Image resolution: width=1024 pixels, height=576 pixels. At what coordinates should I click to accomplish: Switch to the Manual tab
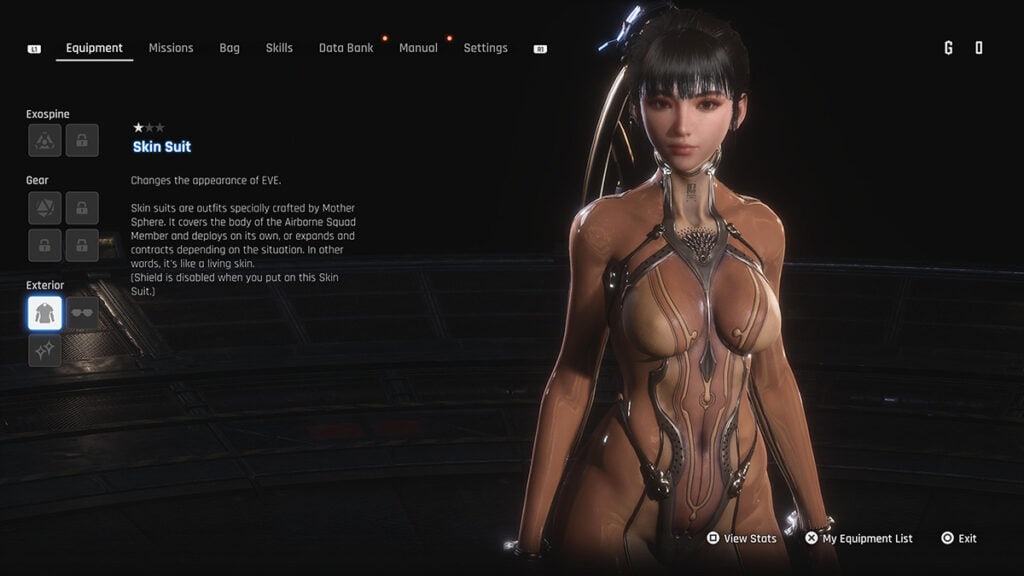[x=418, y=48]
